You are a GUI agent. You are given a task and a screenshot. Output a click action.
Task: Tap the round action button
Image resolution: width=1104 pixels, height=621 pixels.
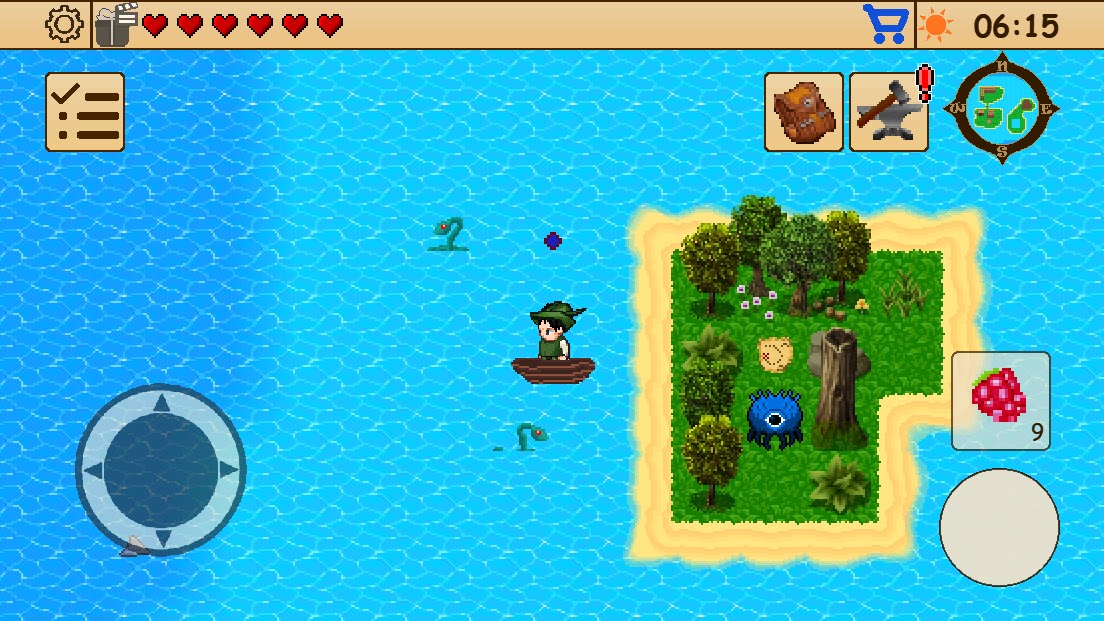click(x=999, y=527)
